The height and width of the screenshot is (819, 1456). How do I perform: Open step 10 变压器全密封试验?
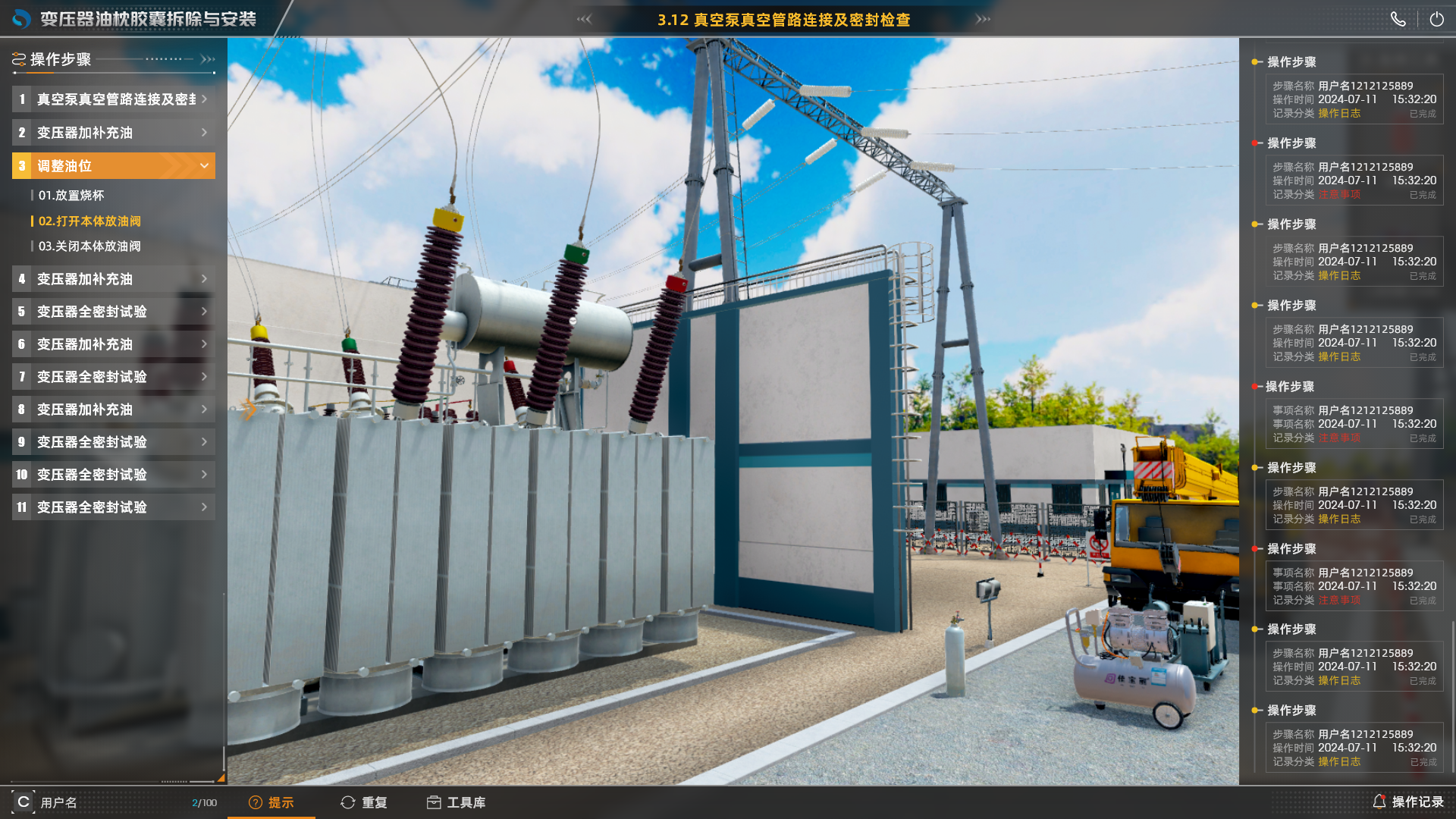114,475
